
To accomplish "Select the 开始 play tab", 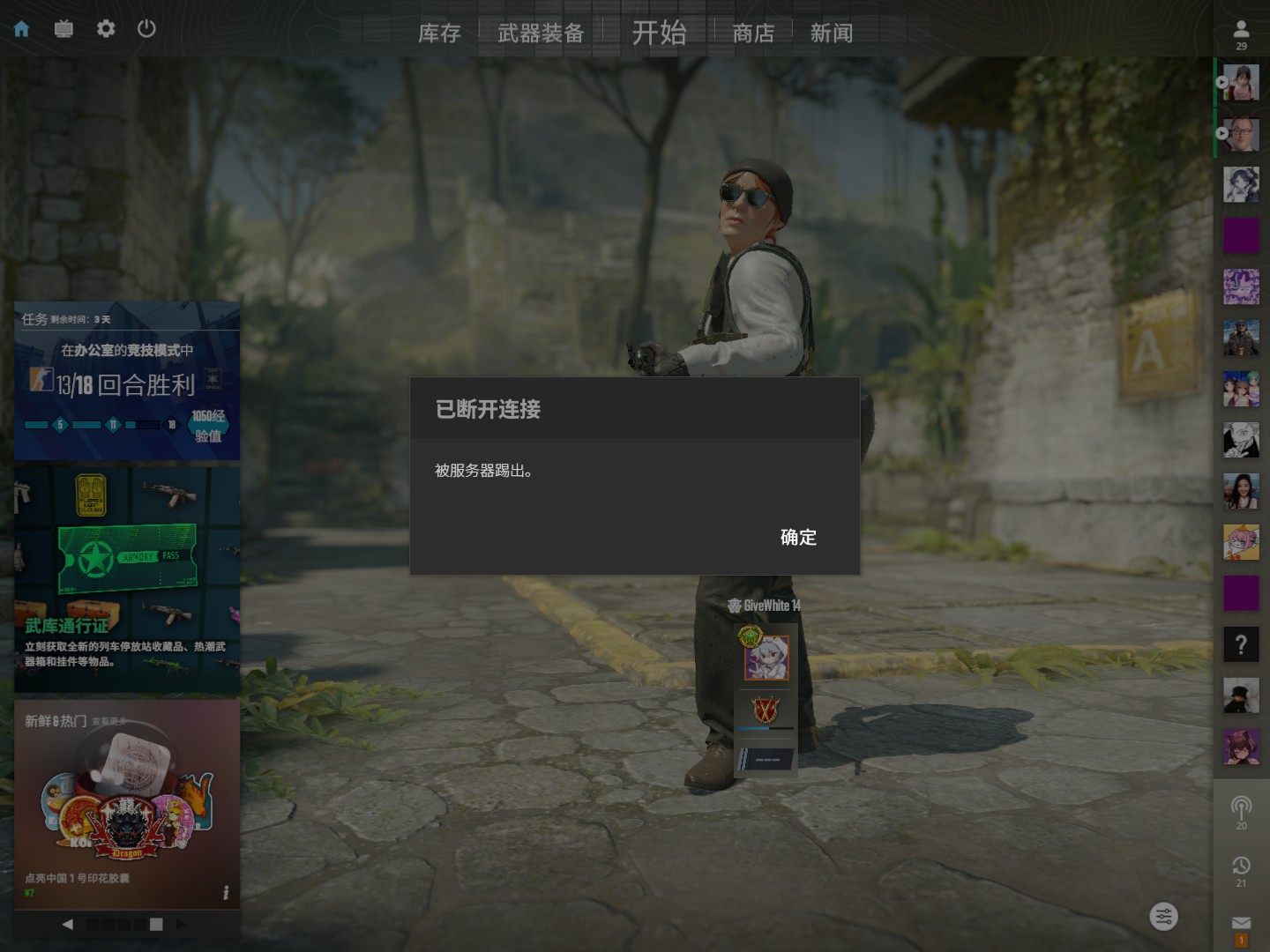I will tap(659, 33).
